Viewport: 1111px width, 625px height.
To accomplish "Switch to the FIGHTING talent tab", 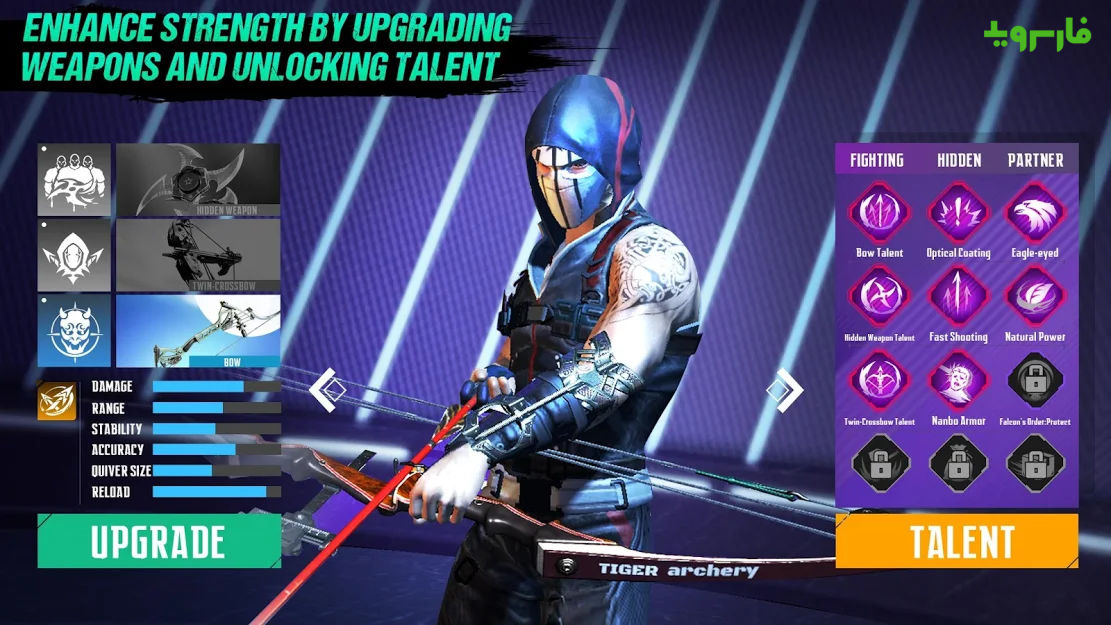I will point(877,160).
